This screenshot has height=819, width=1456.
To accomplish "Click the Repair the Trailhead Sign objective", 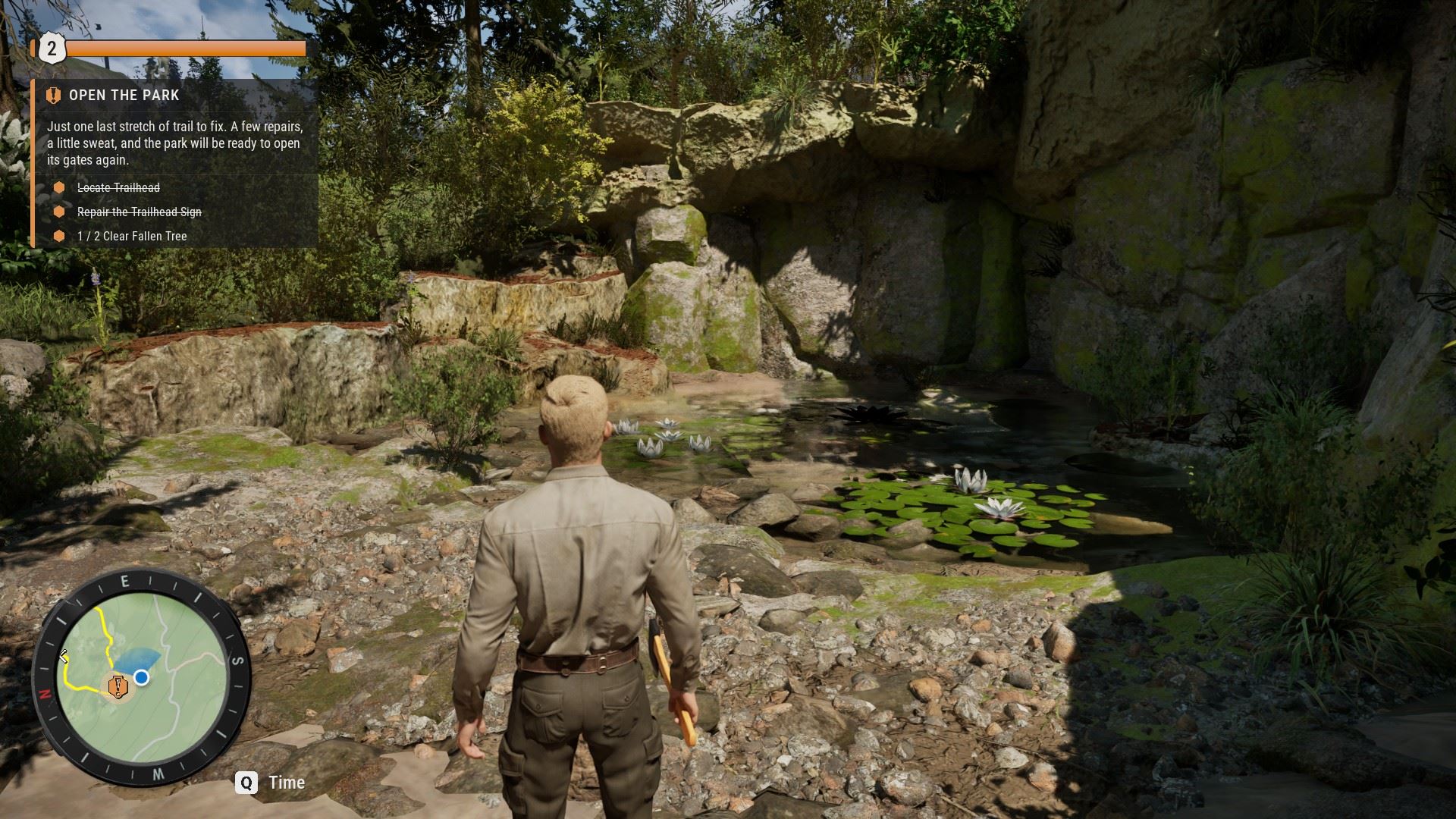I will pyautogui.click(x=140, y=212).
